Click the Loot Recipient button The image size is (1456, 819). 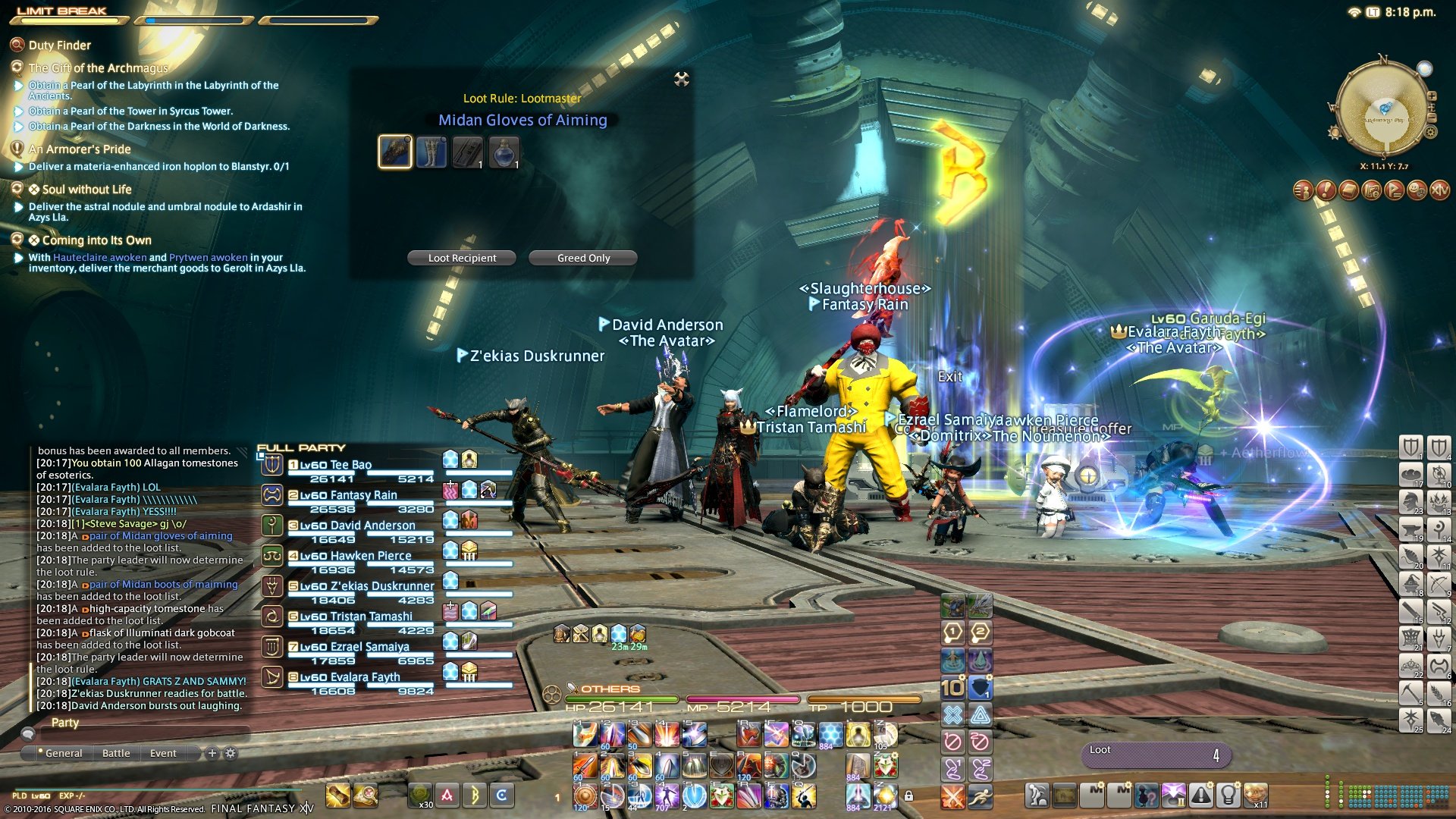tap(462, 258)
